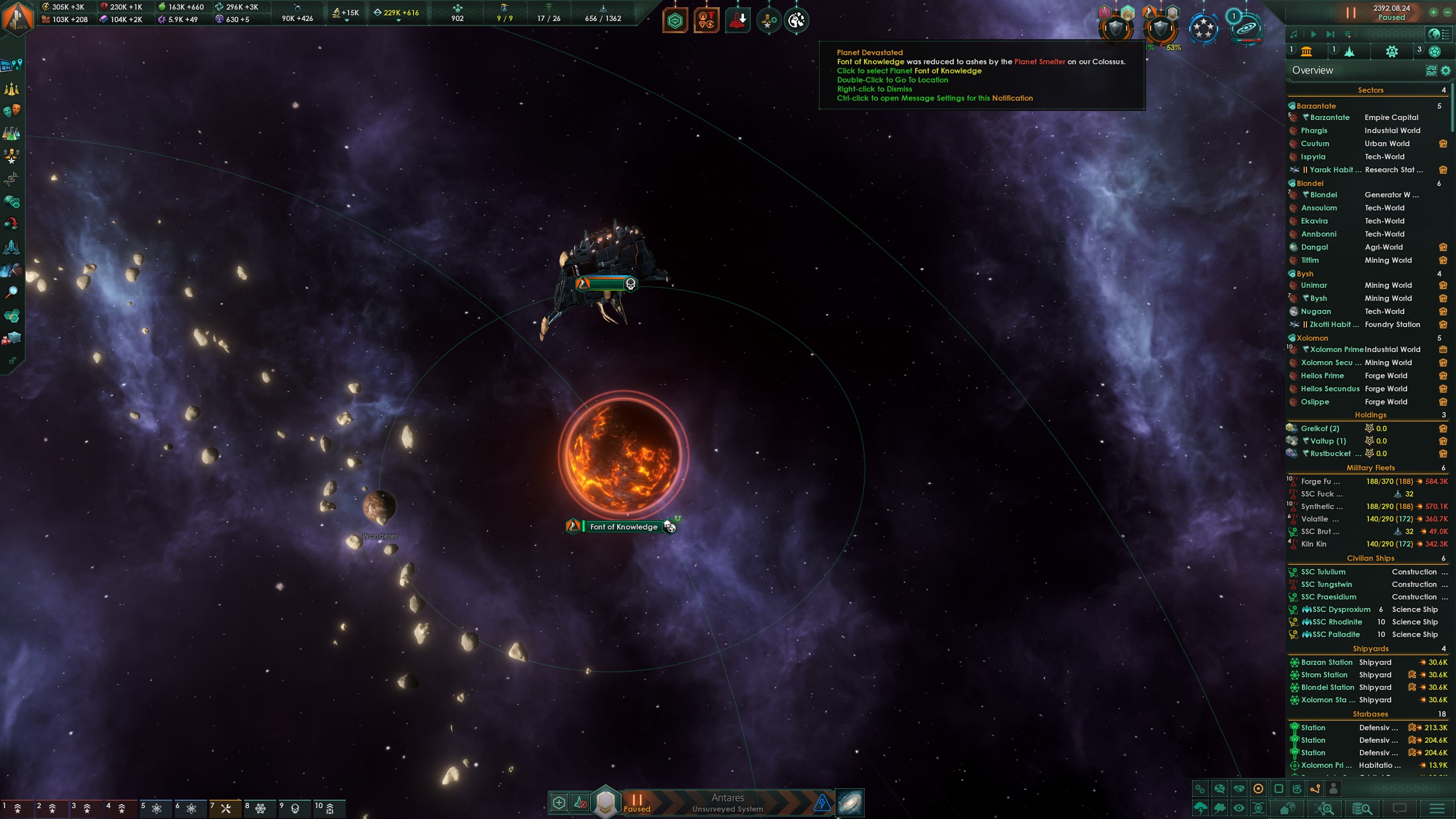This screenshot has width=1456, height=819.
Task: Switch to the galaxy map view
Action: click(850, 803)
